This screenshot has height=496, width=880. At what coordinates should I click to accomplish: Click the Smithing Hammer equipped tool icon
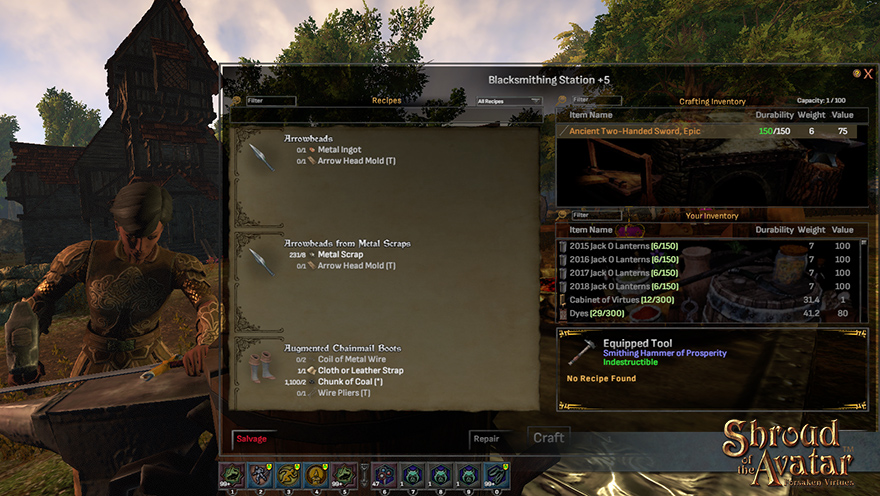click(x=580, y=353)
